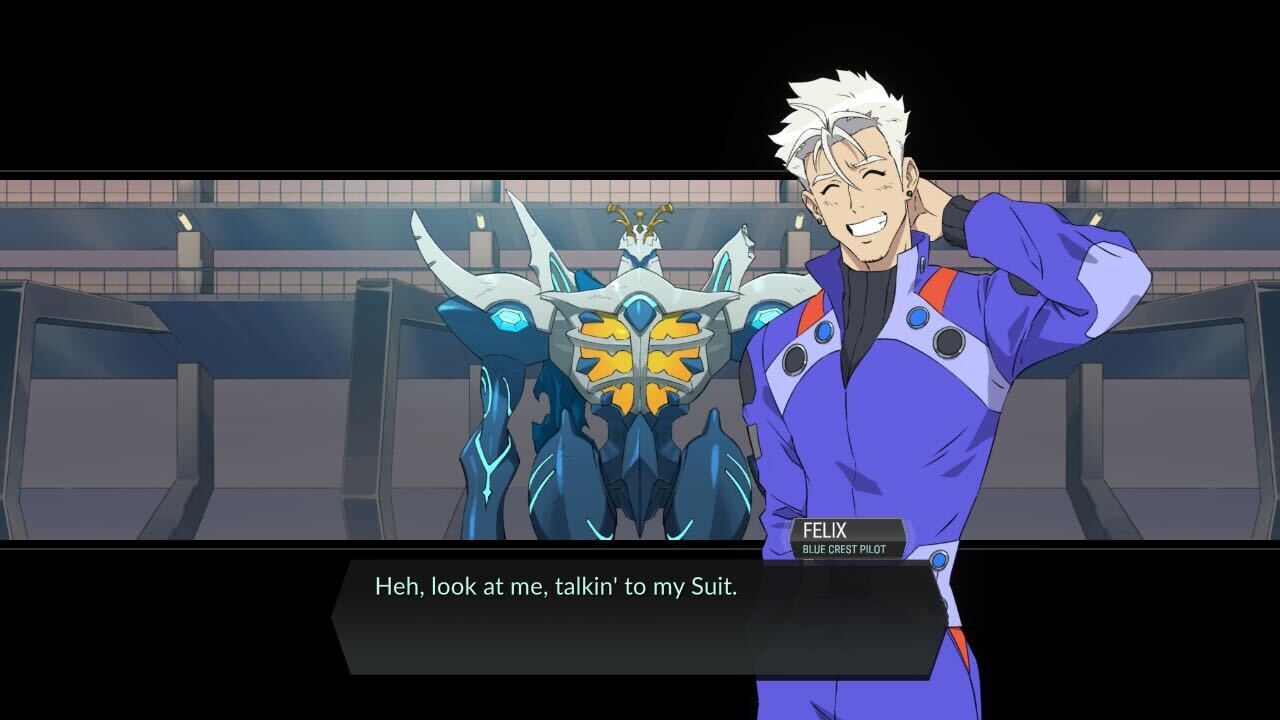Click the BLUE CREST PILOT subtitle

tap(845, 551)
